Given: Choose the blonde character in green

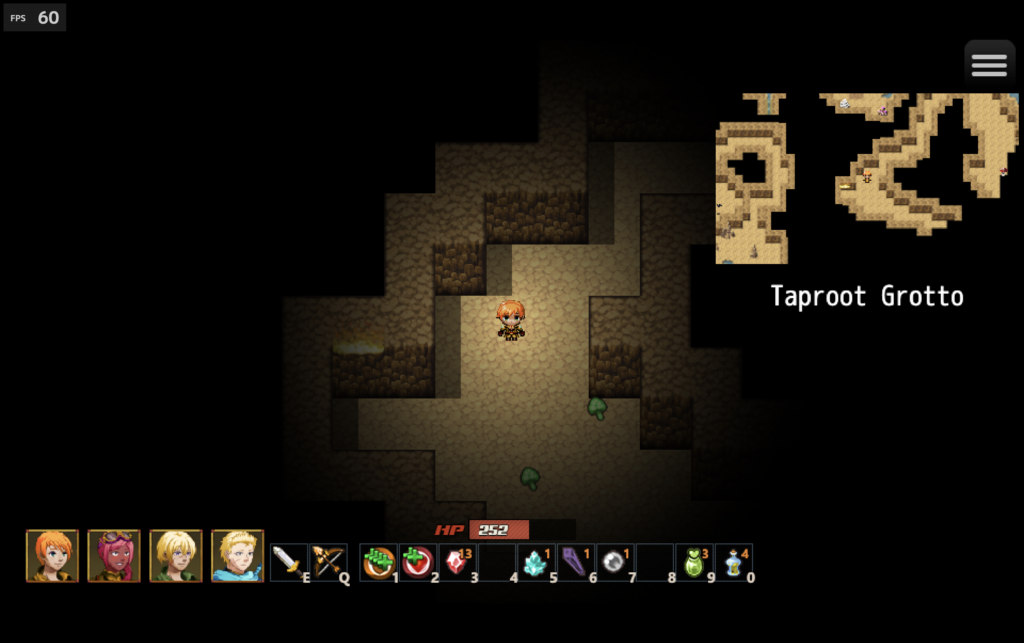Looking at the screenshot, I should 176,556.
